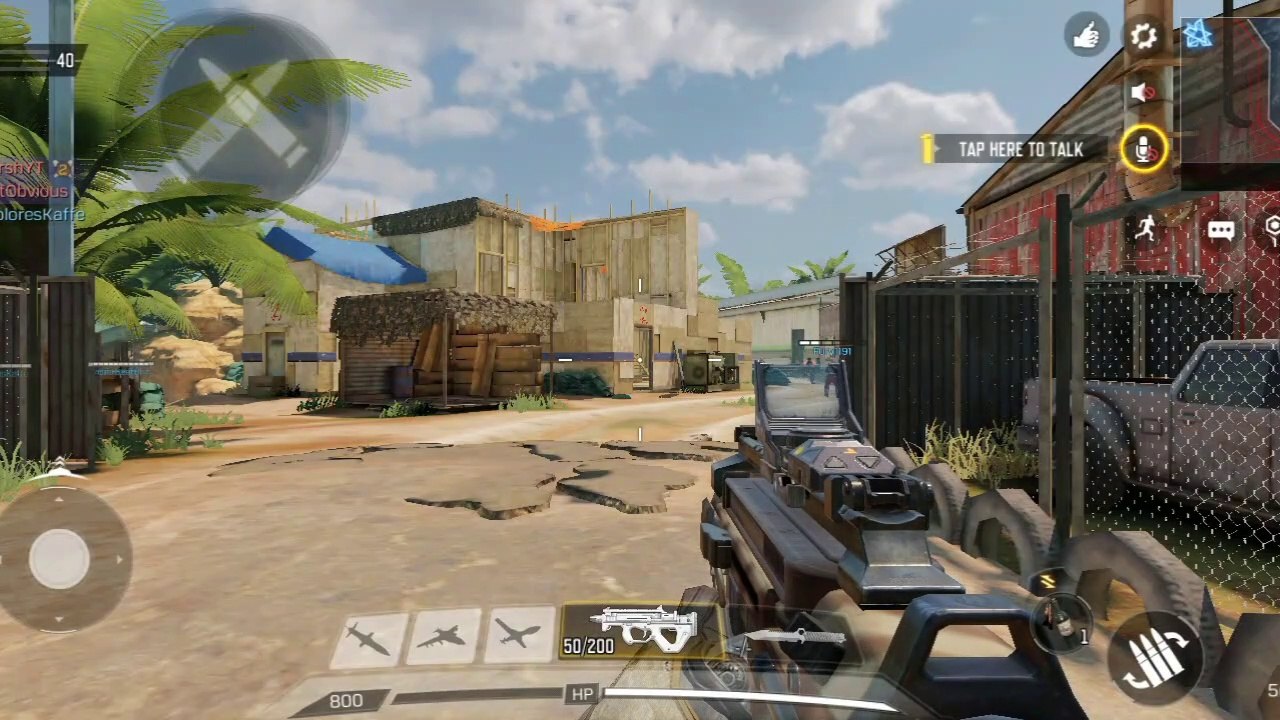
Task: Select the missile scorestreak slot
Action: pos(369,638)
